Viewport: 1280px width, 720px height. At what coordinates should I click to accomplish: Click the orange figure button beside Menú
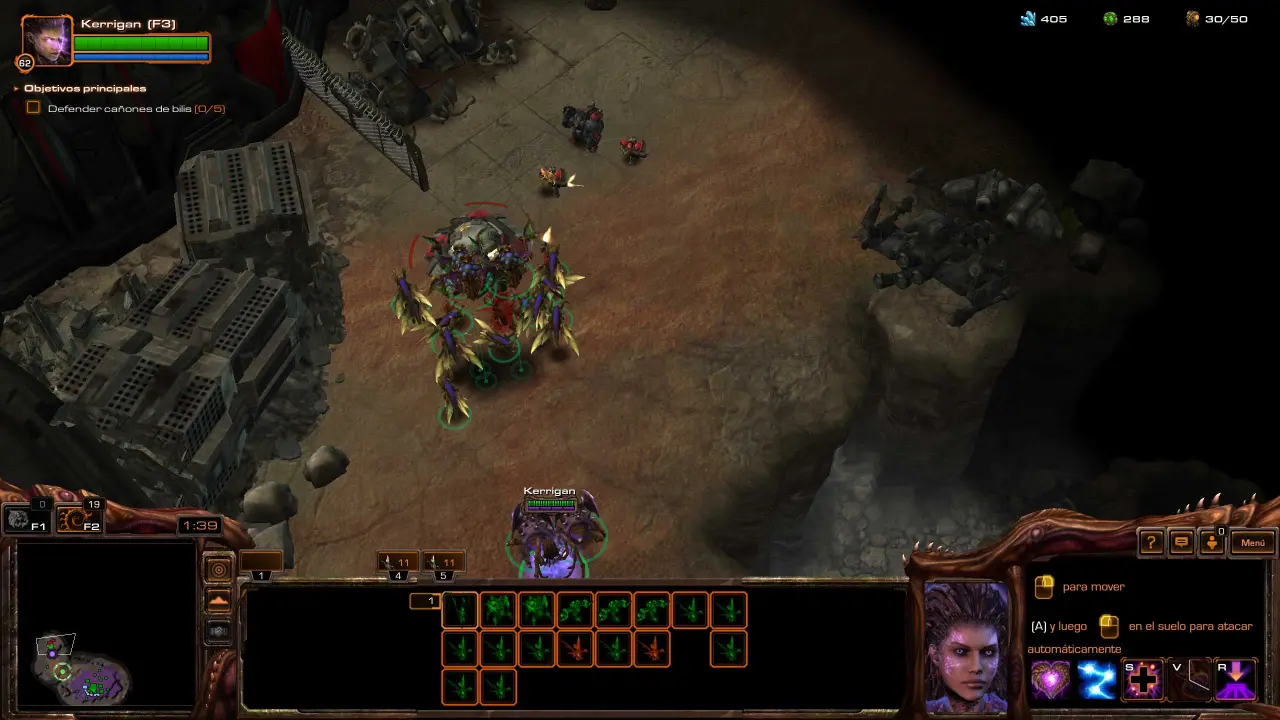pos(1211,543)
